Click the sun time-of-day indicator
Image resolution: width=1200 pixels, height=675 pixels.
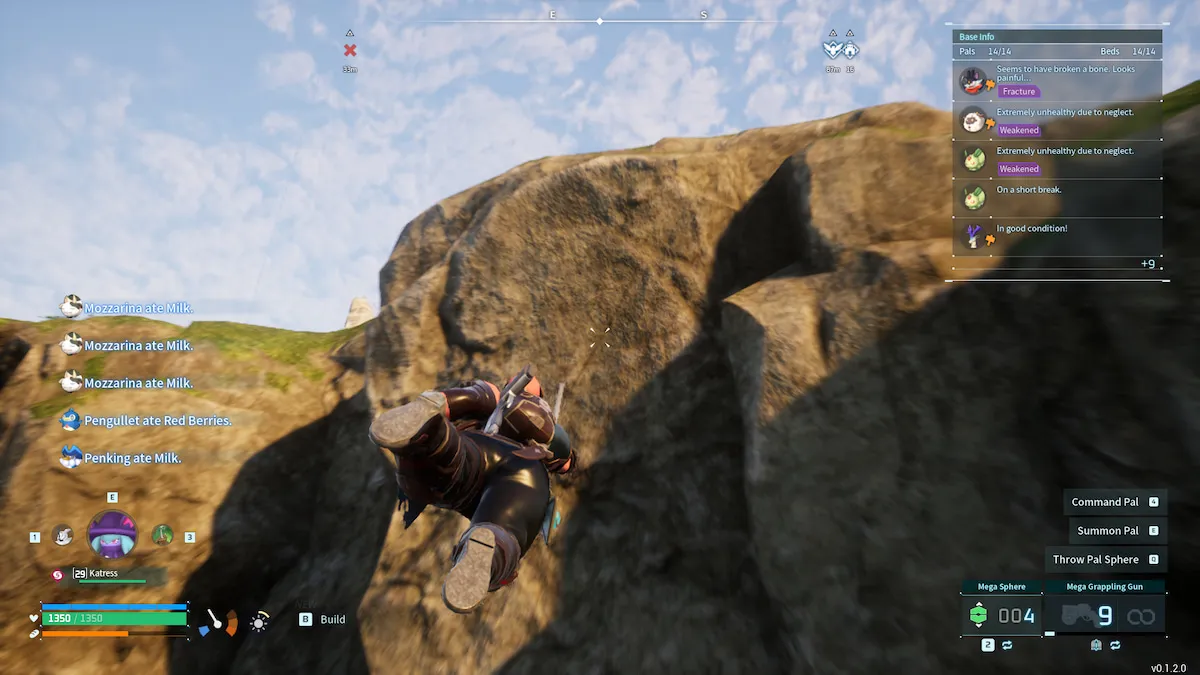coord(259,623)
